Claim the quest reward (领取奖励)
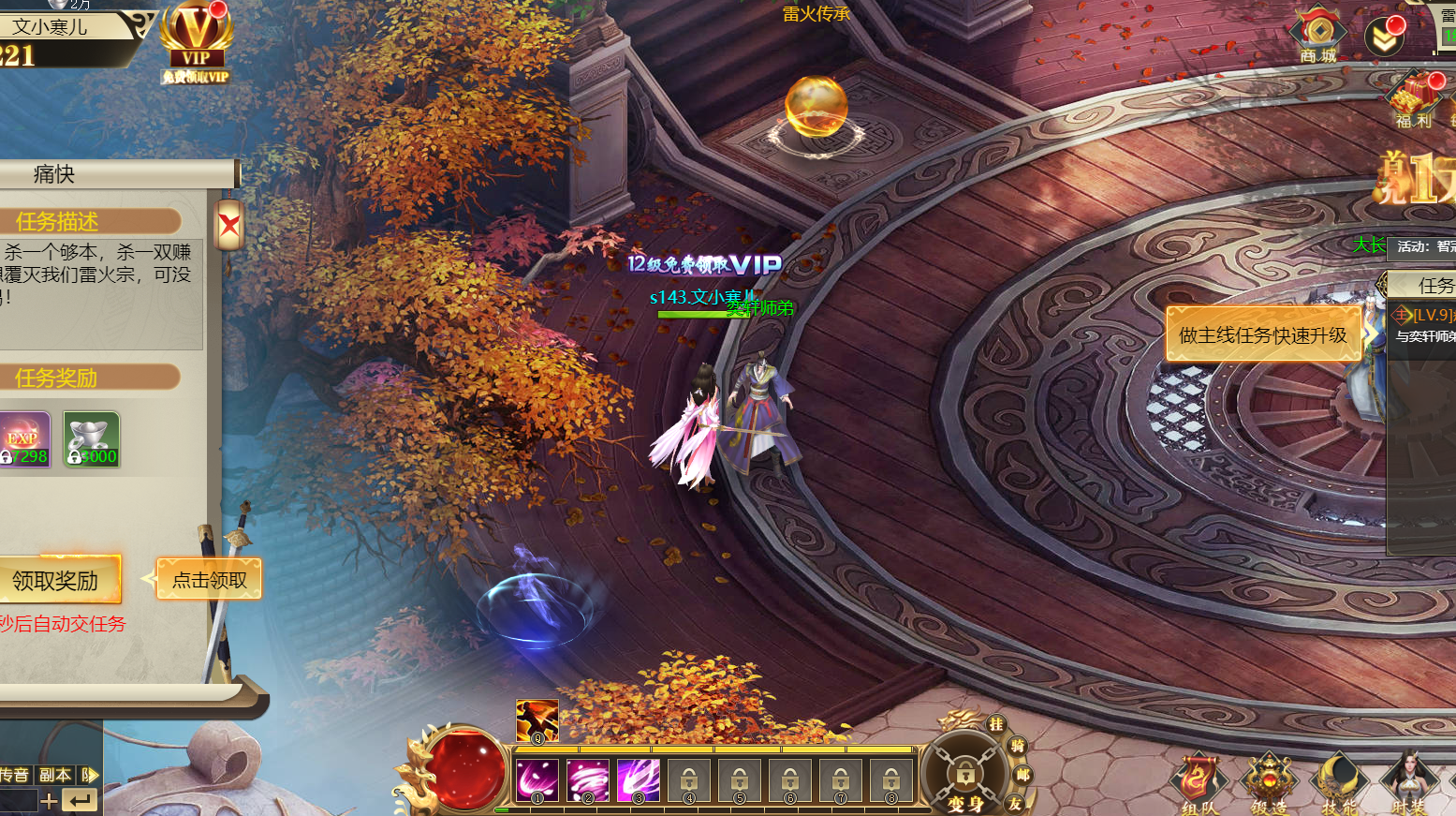 pyautogui.click(x=56, y=581)
